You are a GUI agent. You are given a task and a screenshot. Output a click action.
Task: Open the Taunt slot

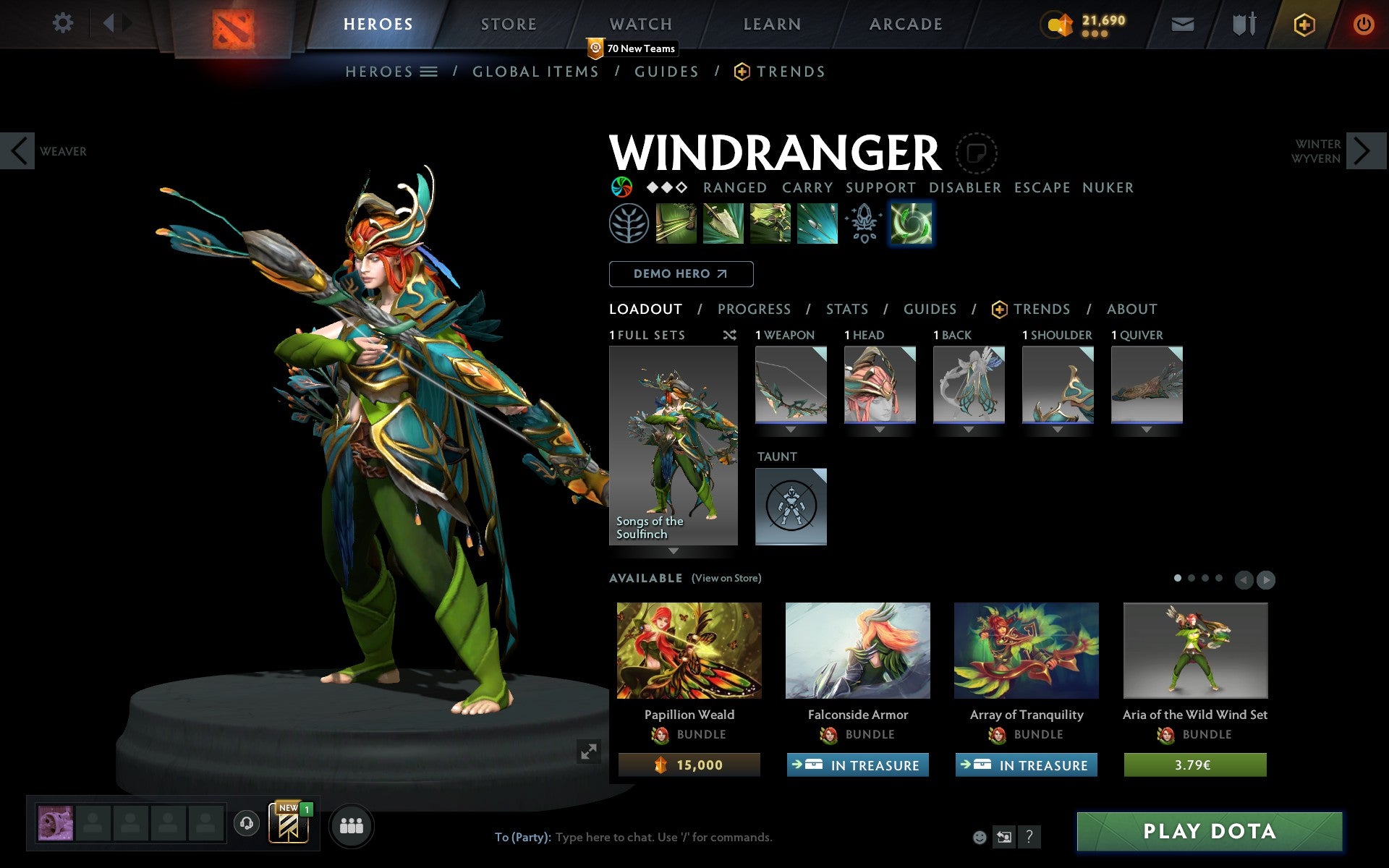coord(791,506)
